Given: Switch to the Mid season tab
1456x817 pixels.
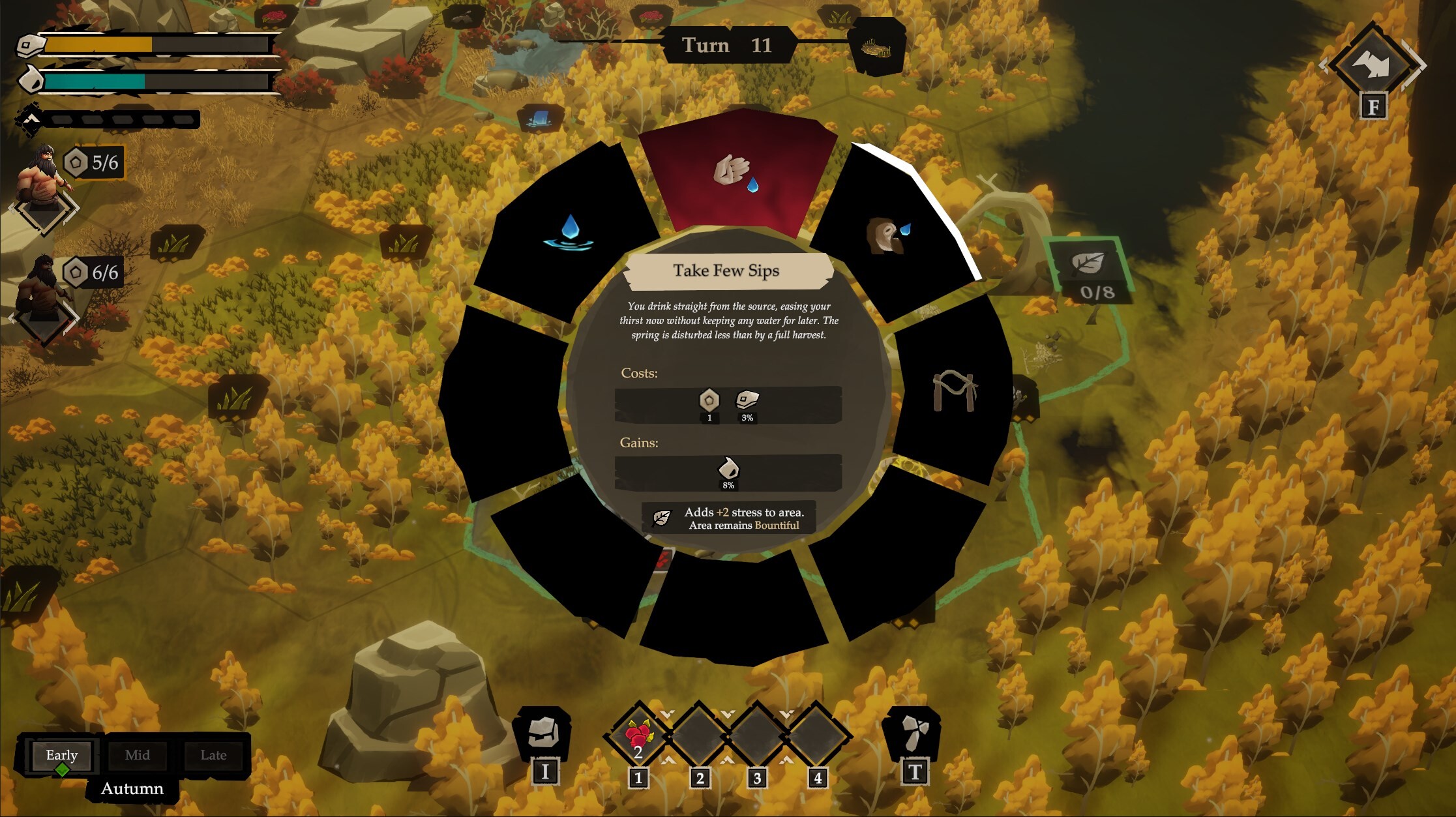Looking at the screenshot, I should pos(138,755).
